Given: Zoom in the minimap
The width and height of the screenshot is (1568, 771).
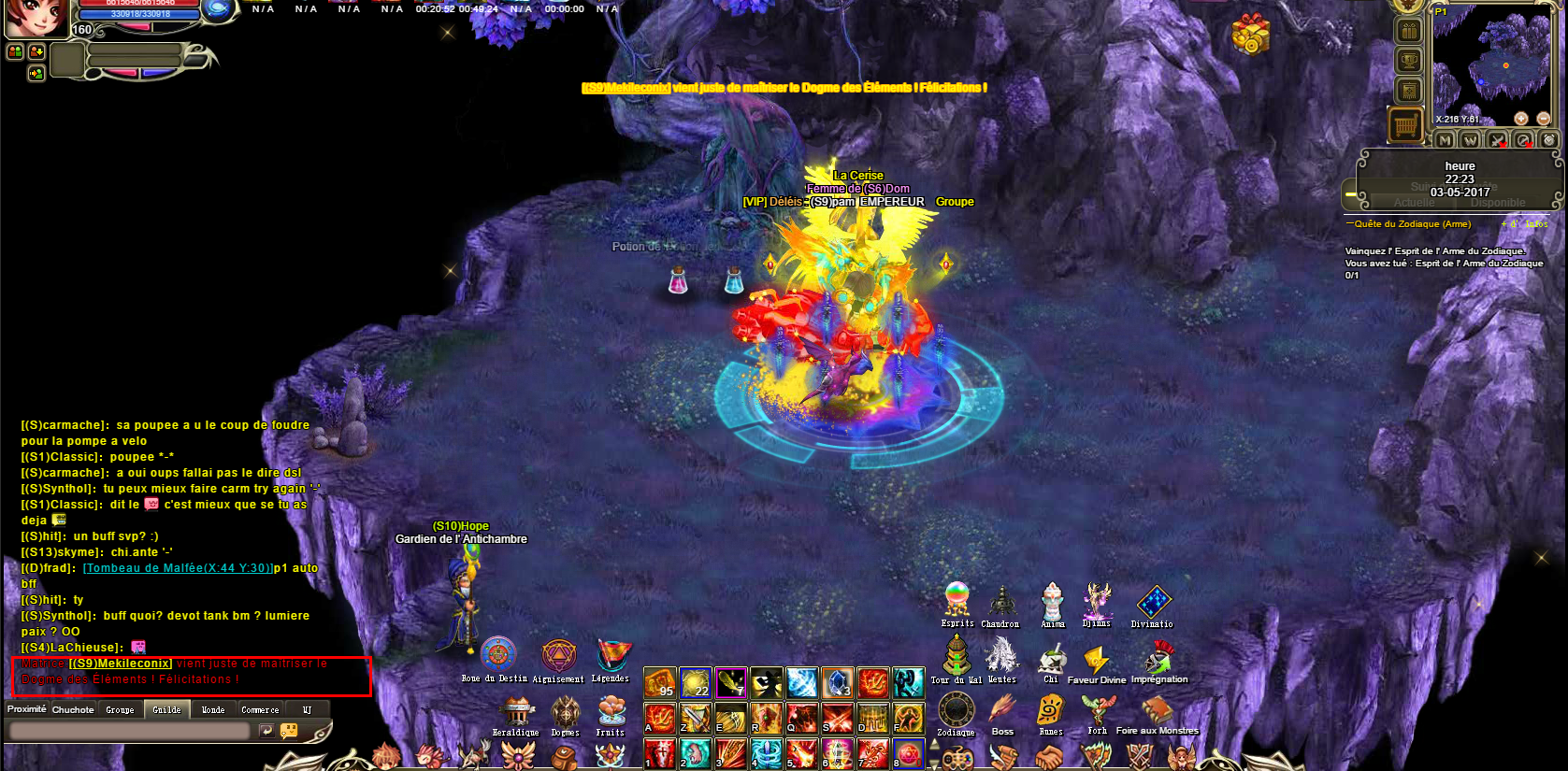Looking at the screenshot, I should click(1521, 119).
